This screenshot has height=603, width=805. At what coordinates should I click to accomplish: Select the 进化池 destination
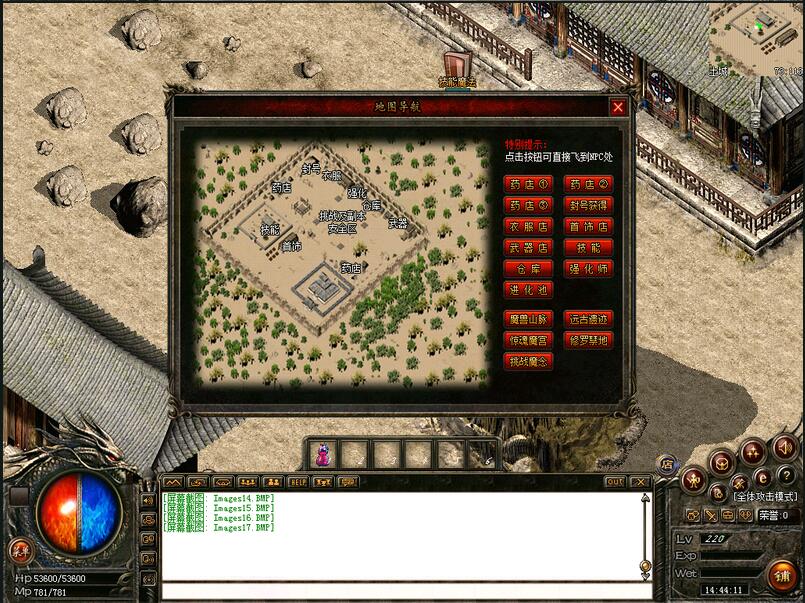tap(529, 290)
